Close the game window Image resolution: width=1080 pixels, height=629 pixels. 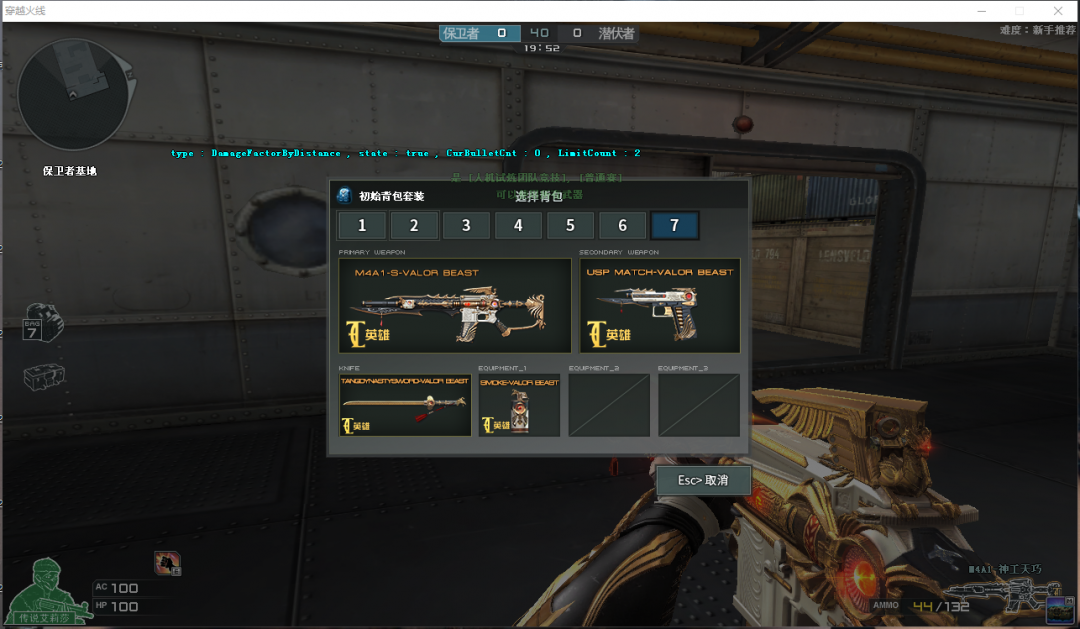[1060, 10]
